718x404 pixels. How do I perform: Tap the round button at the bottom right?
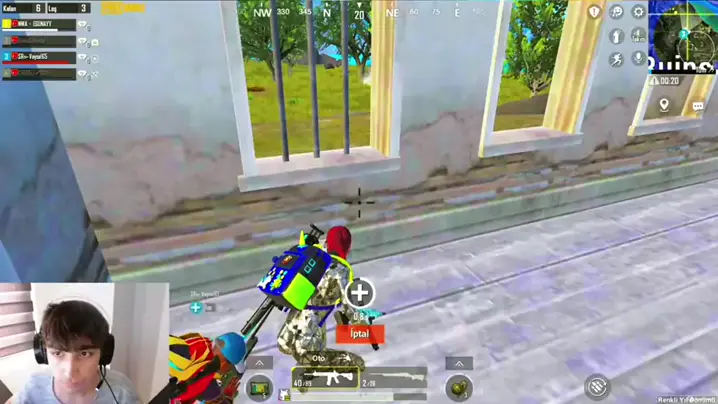598,385
